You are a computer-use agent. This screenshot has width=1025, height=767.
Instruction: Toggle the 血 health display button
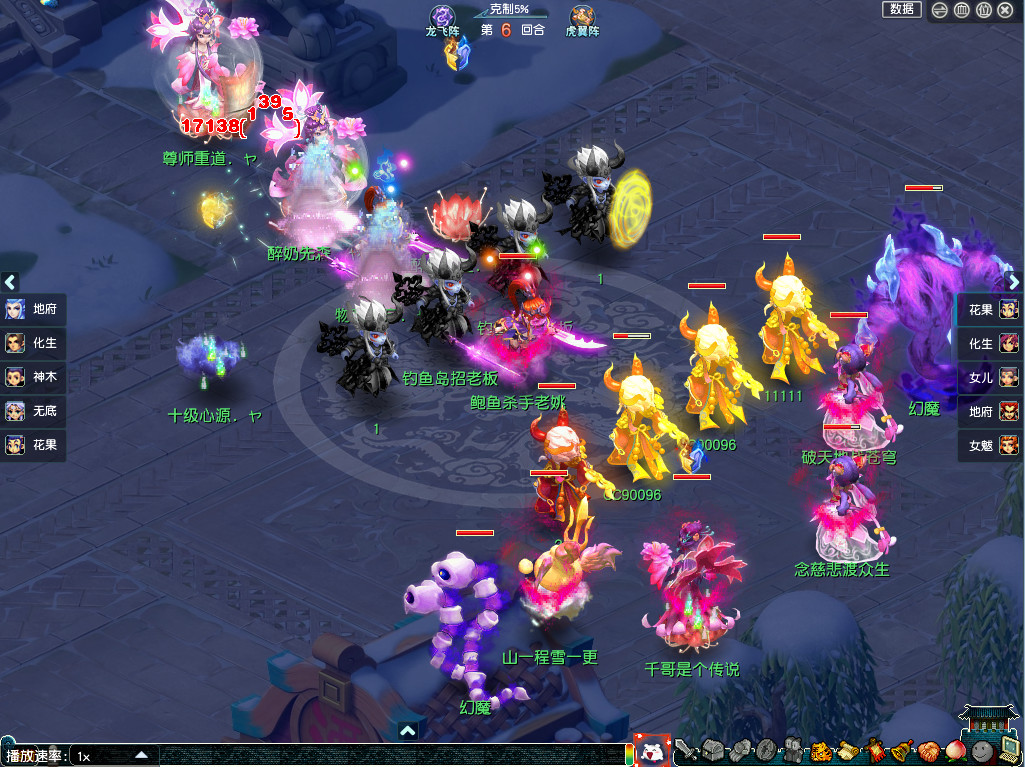(x=961, y=10)
